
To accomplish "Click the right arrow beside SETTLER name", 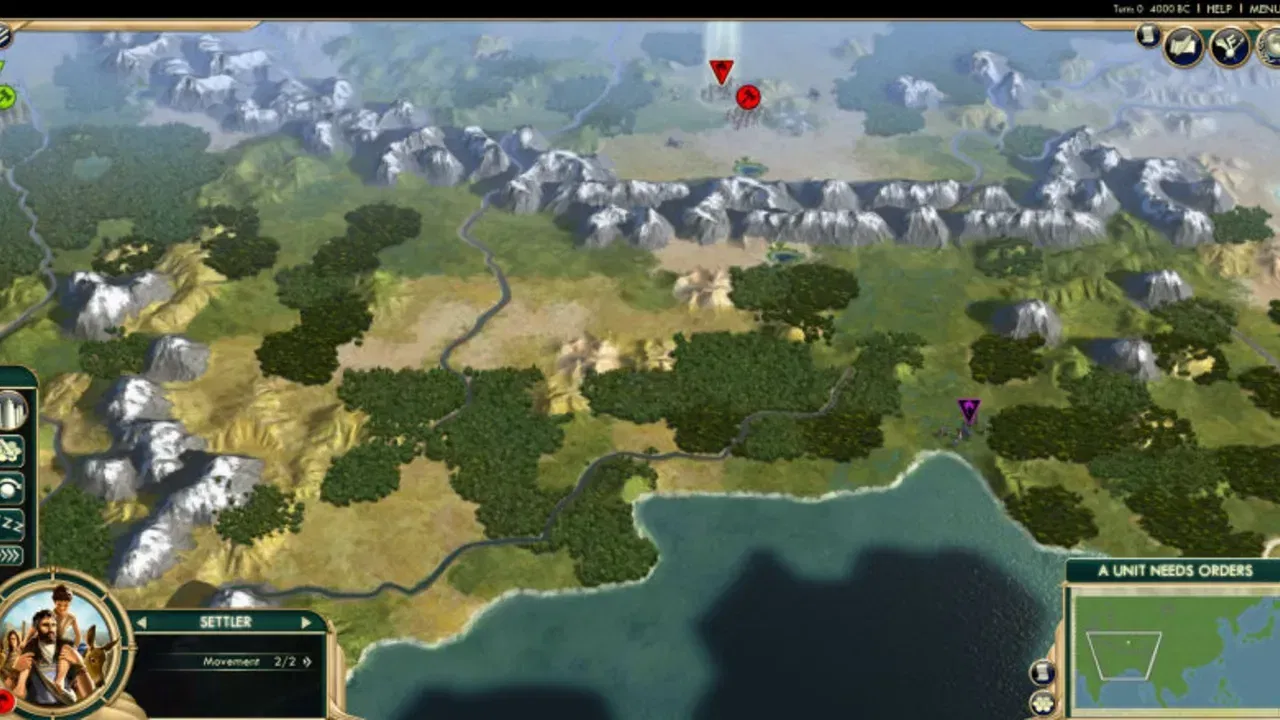I will (x=308, y=621).
